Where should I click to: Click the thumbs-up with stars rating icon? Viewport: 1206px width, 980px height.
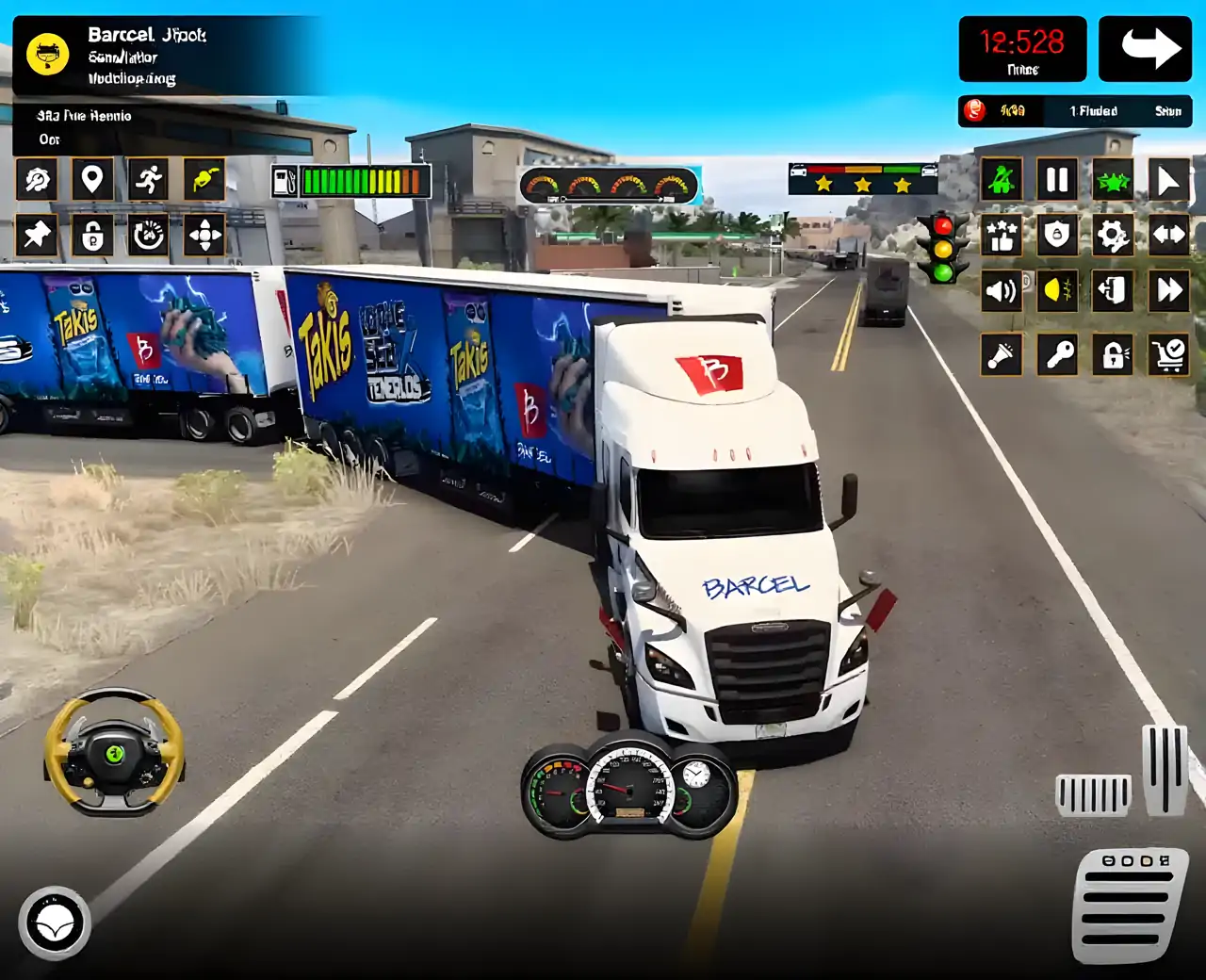click(x=1001, y=235)
